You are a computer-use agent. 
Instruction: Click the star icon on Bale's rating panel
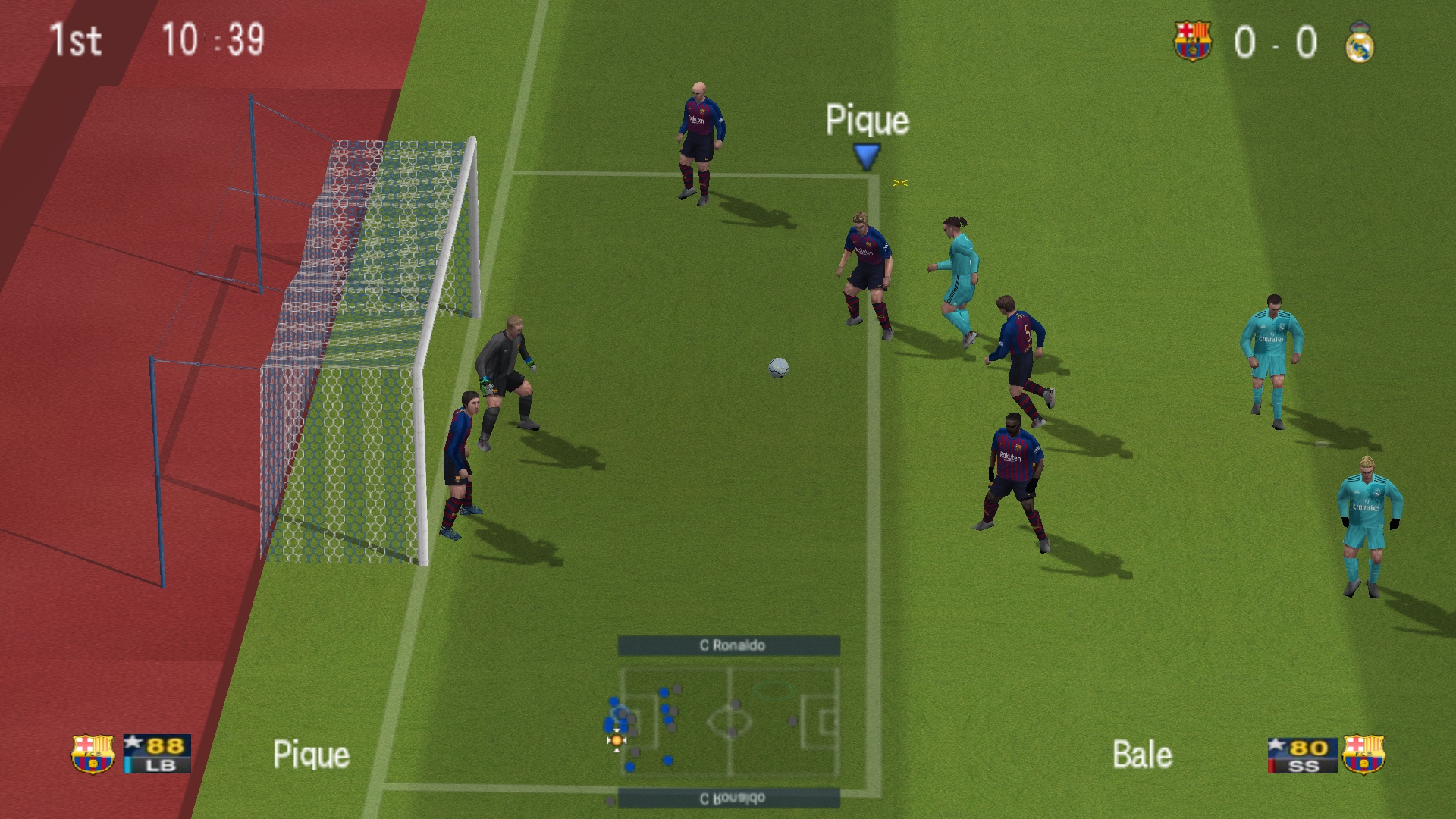pyautogui.click(x=1277, y=743)
